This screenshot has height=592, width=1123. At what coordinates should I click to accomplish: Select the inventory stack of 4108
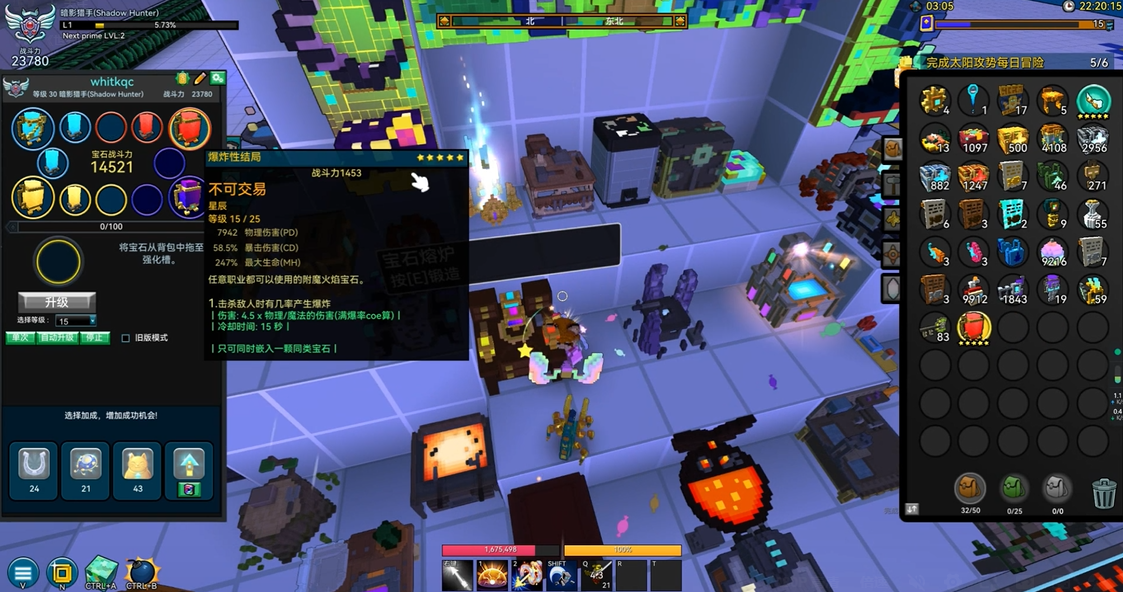1054,139
